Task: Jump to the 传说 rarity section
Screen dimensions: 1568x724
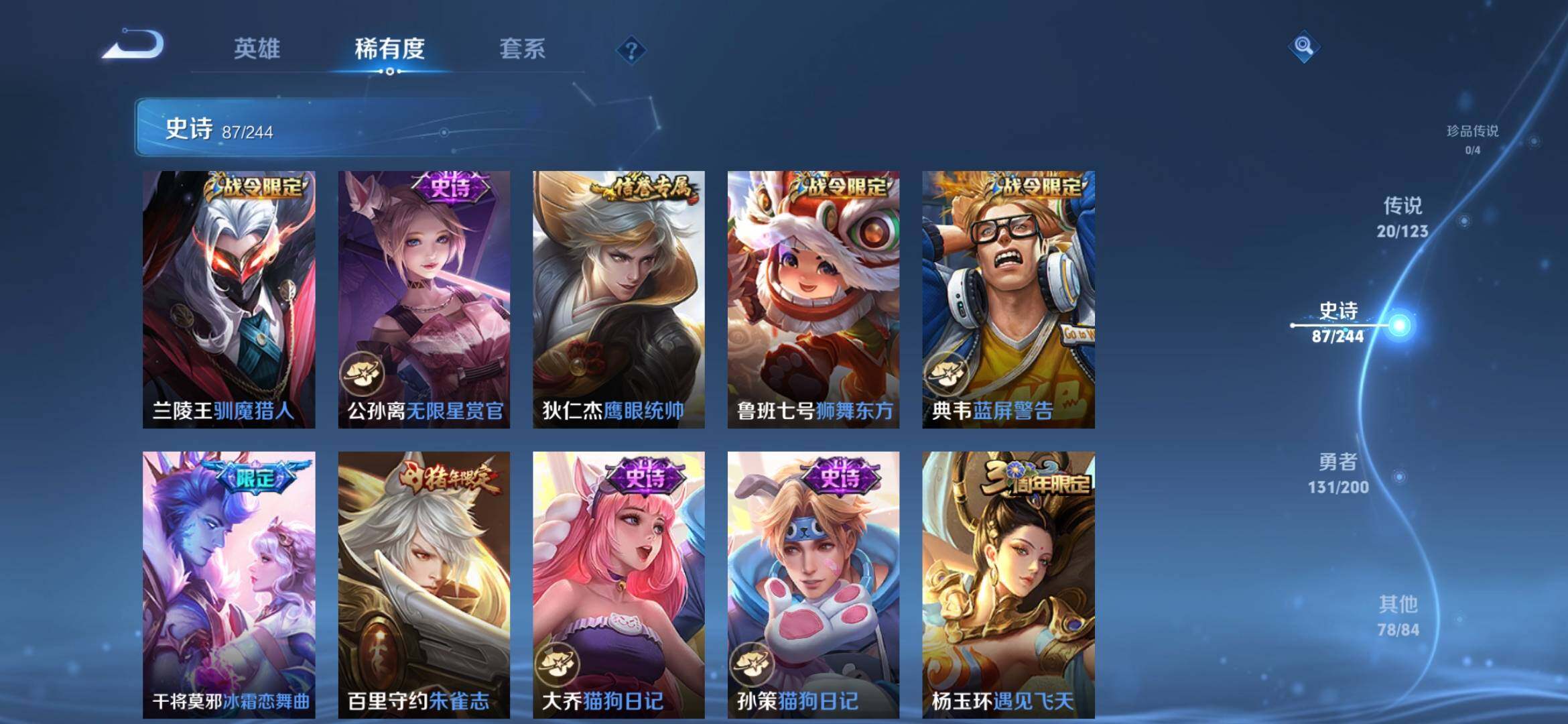Action: click(x=1402, y=217)
